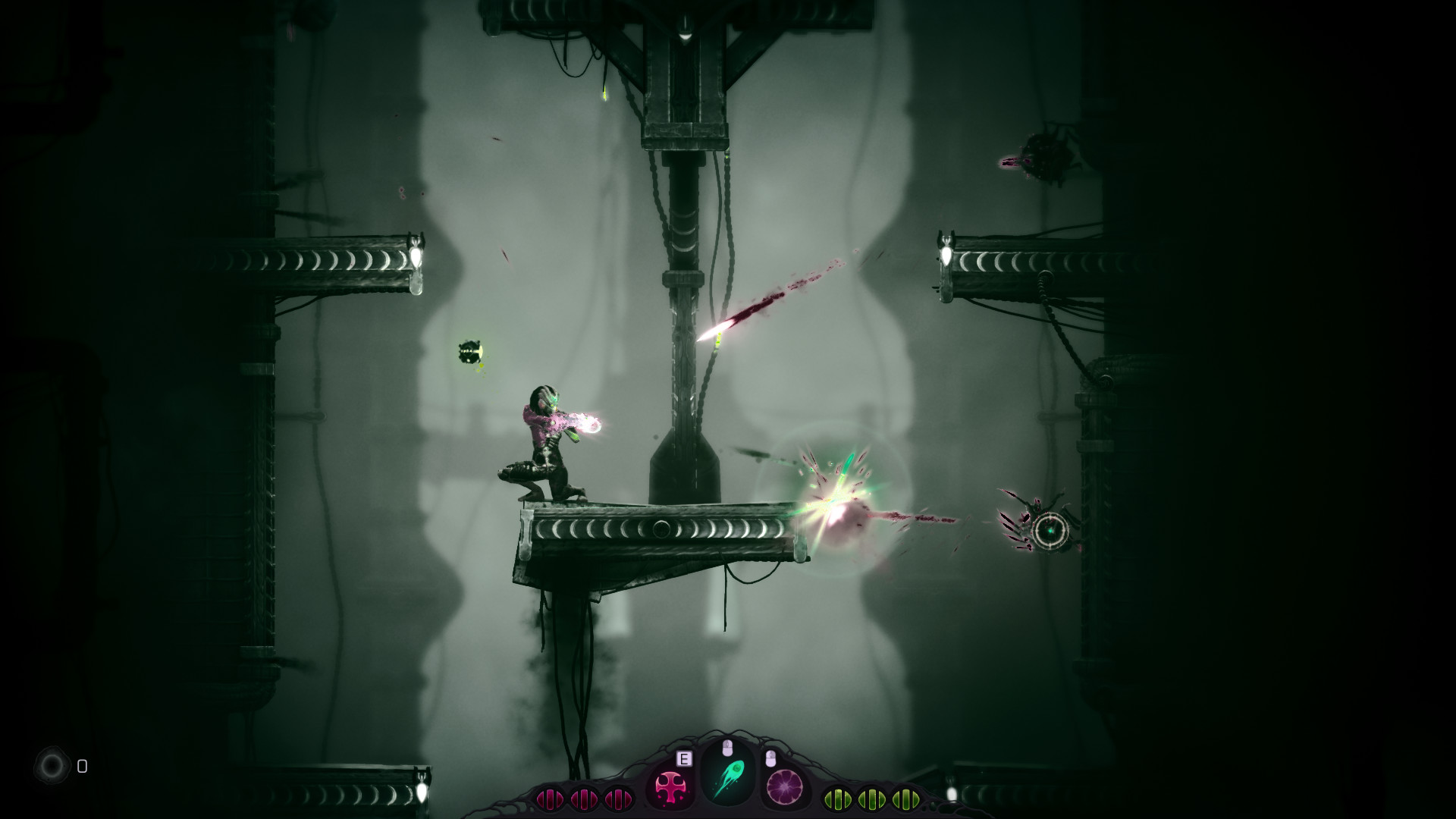Select the purple sphere secondary ability icon
The image size is (1456, 819).
pos(784,787)
